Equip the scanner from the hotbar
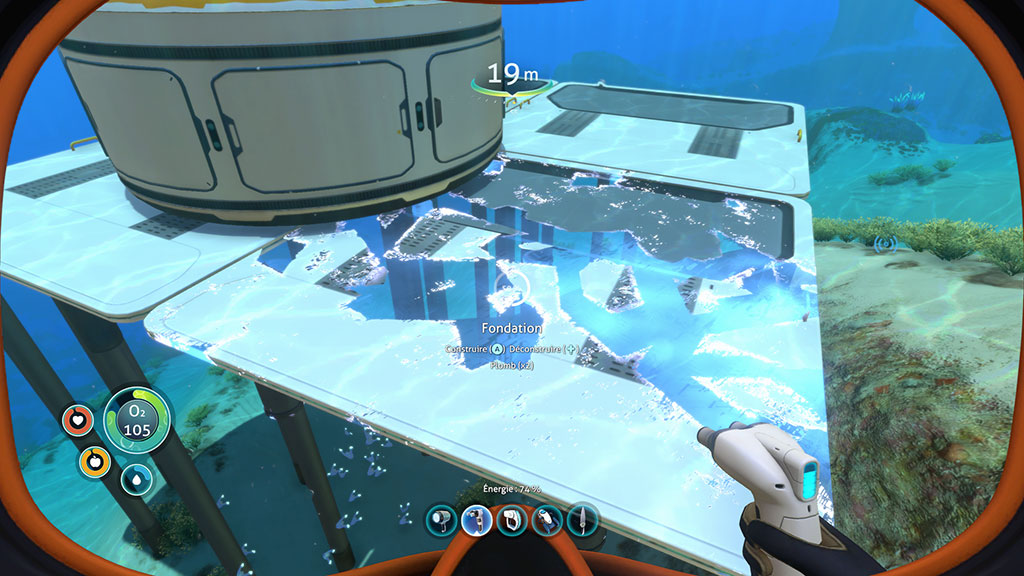The height and width of the screenshot is (576, 1024). pyautogui.click(x=512, y=520)
